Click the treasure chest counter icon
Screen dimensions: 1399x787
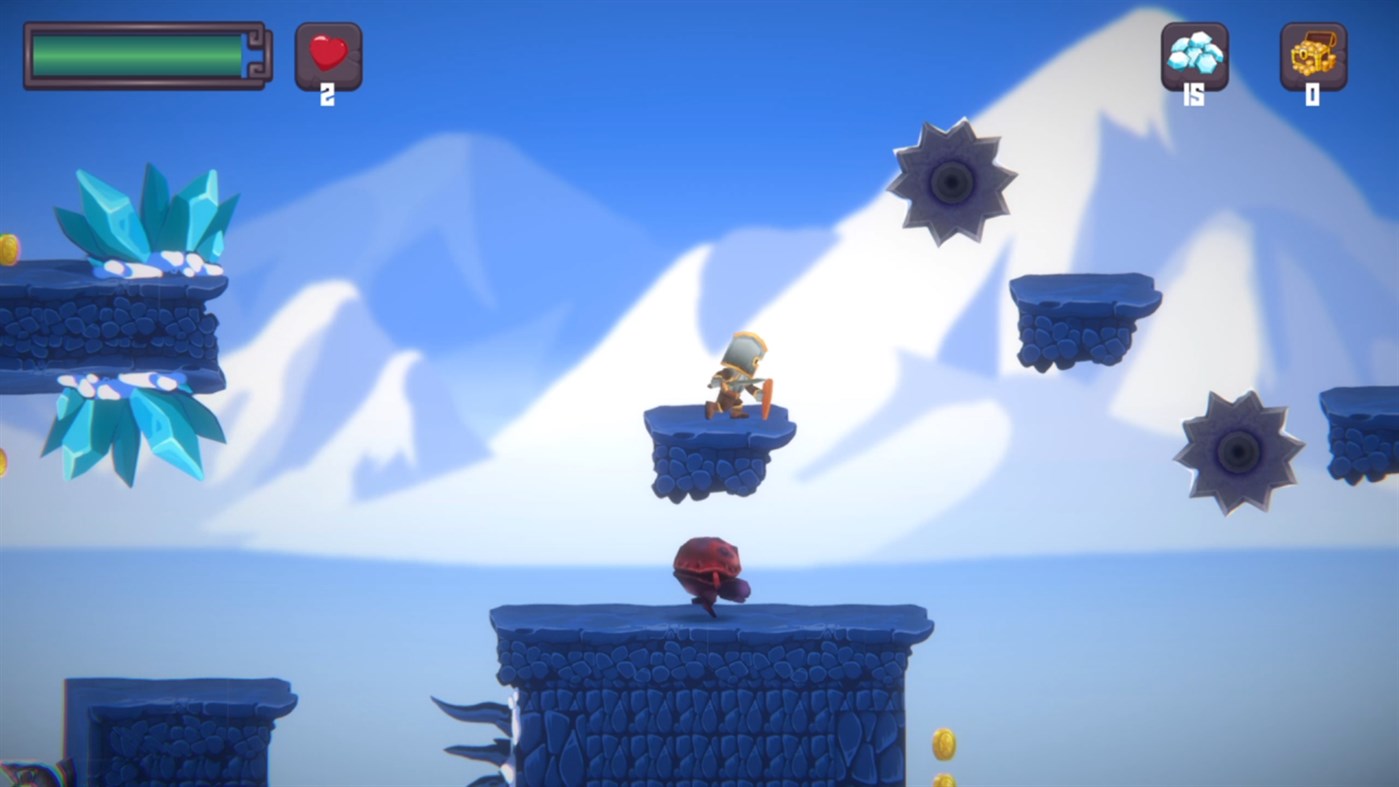click(1312, 53)
